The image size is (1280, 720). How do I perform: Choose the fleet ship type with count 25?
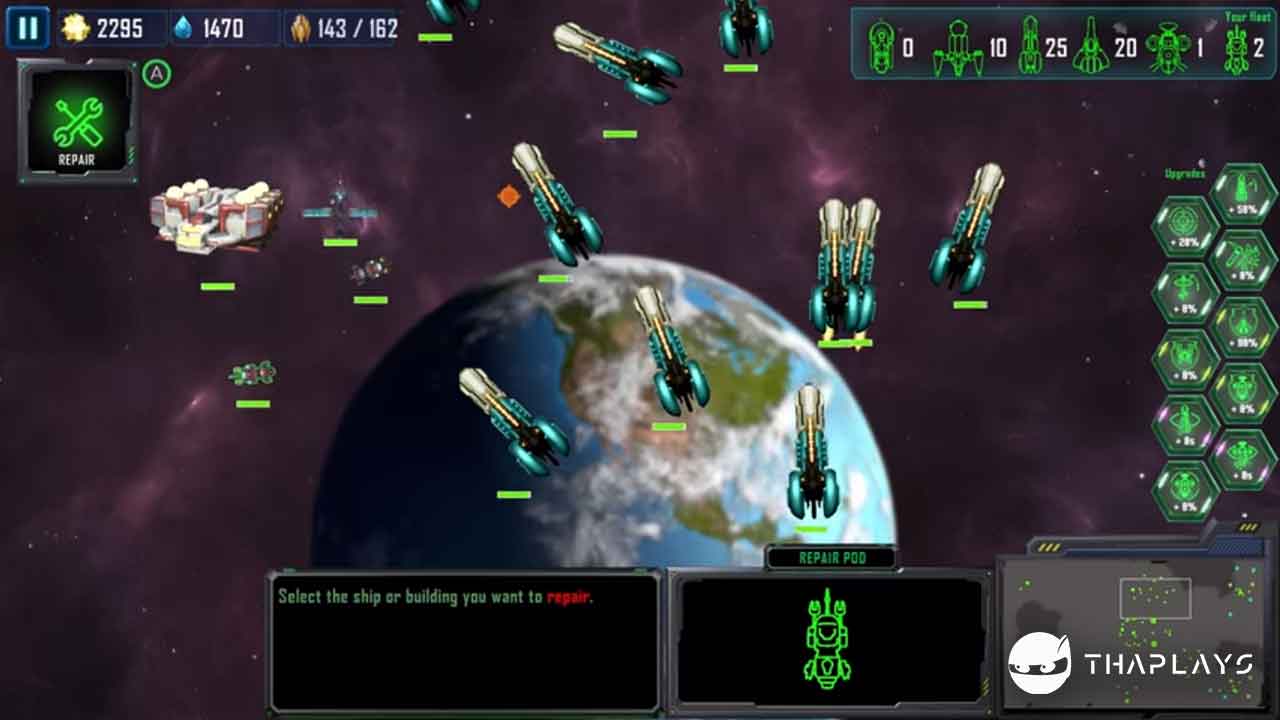pyautogui.click(x=1030, y=47)
